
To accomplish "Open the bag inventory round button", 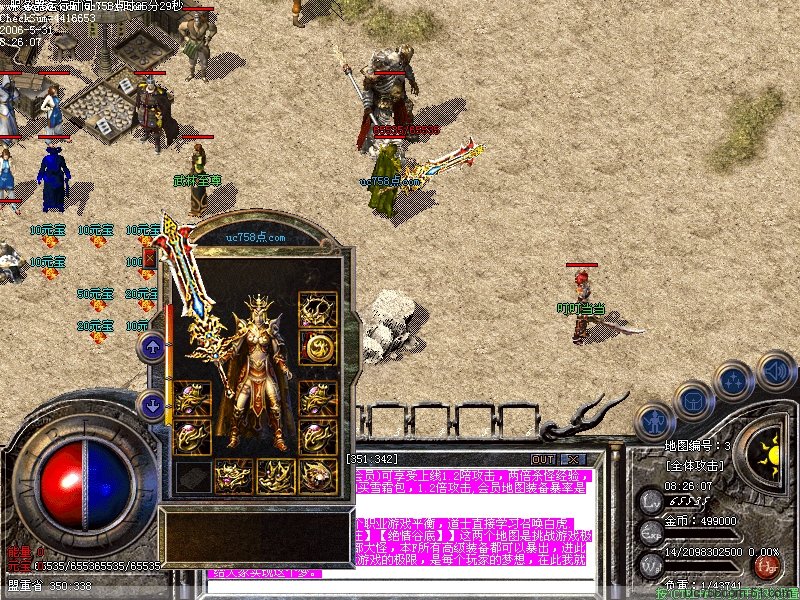I will (x=692, y=400).
